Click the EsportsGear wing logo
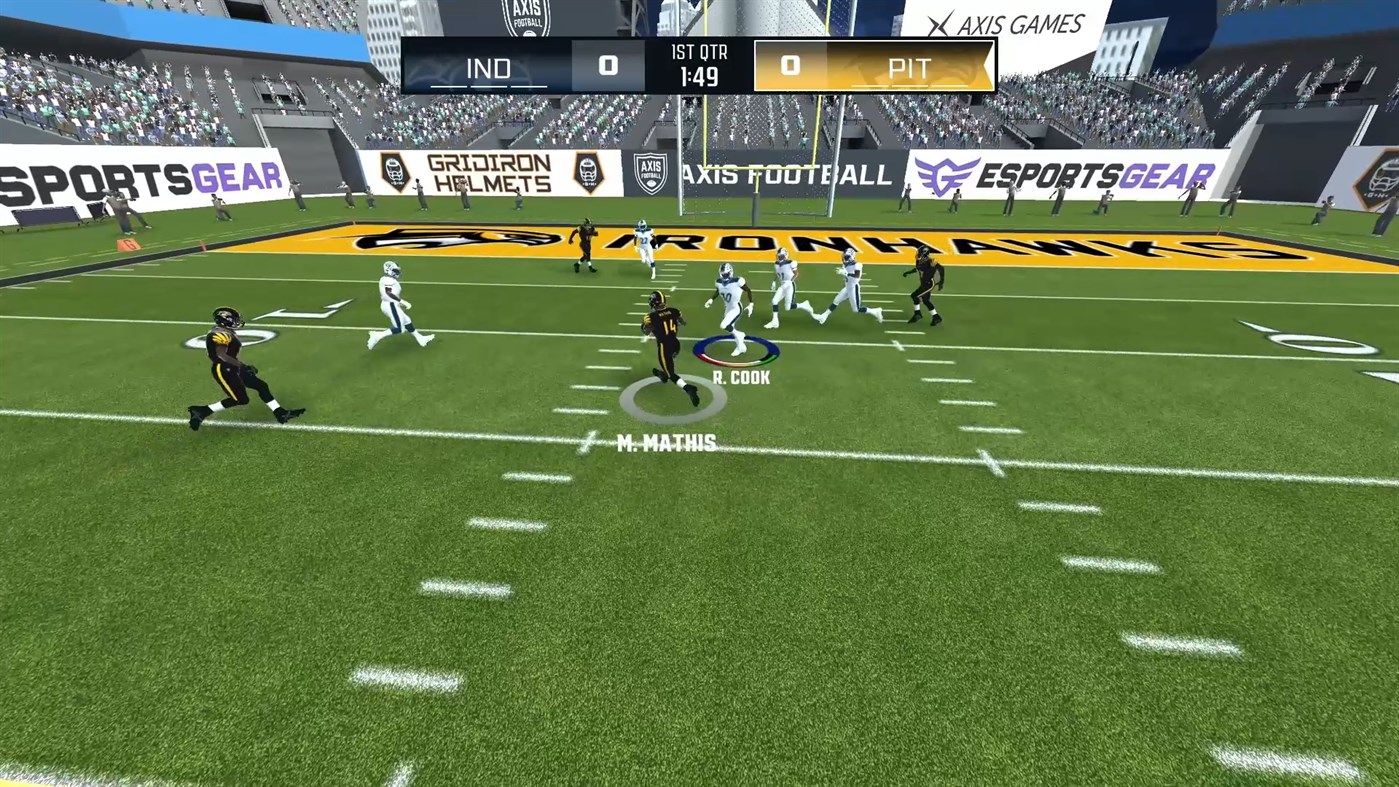Image resolution: width=1399 pixels, height=787 pixels. [948, 173]
